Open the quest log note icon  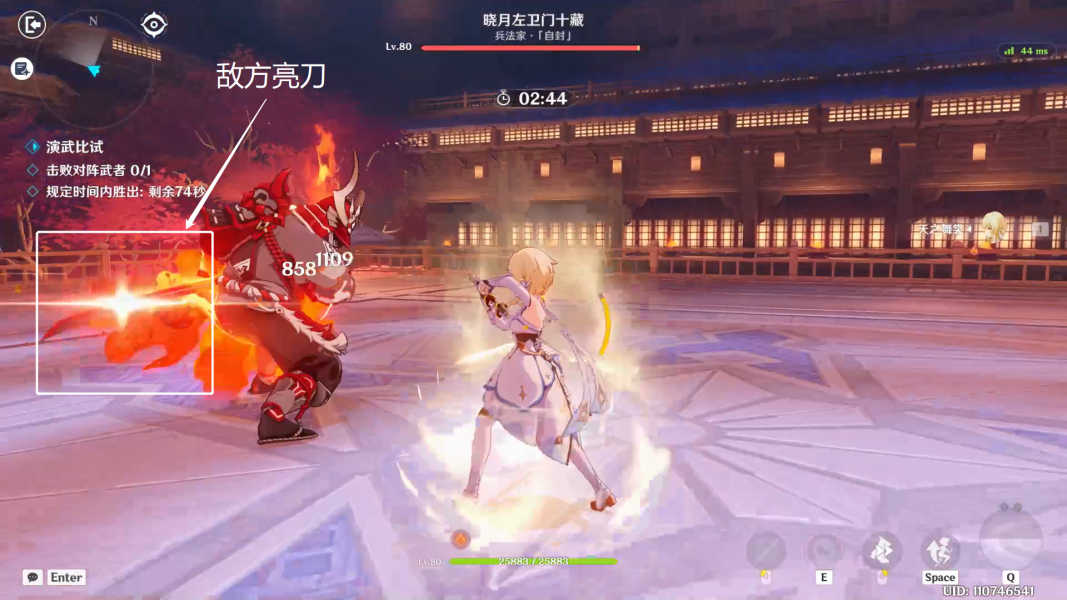(x=22, y=68)
